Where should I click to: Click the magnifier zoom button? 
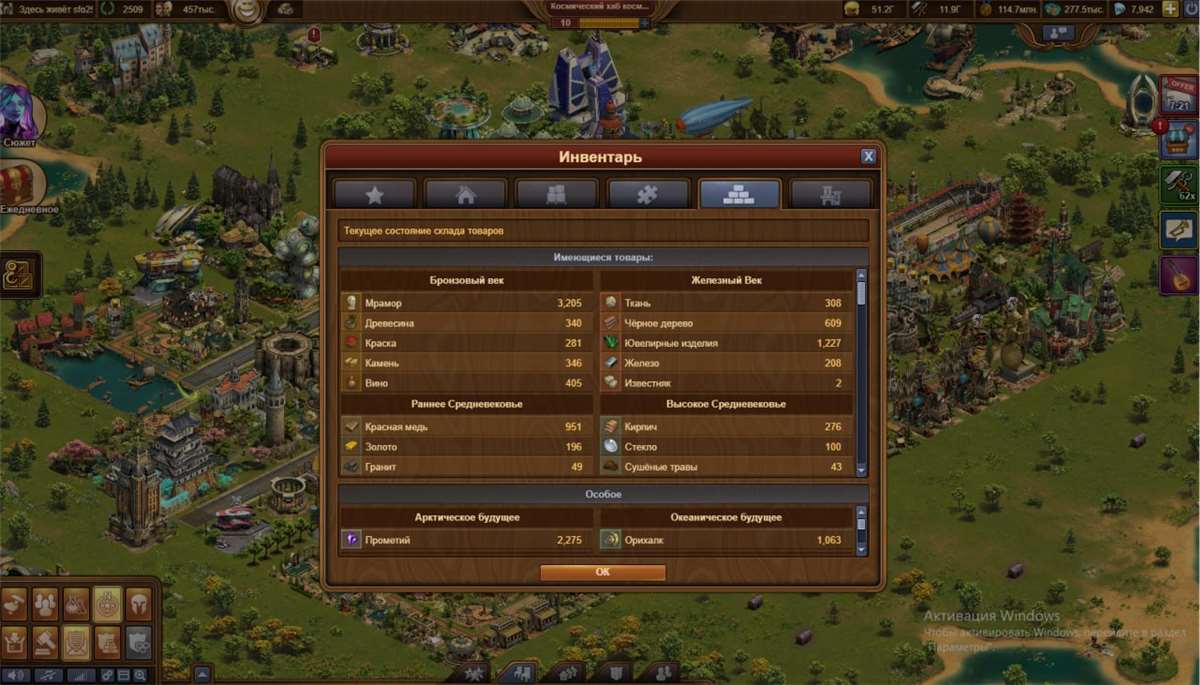tap(139, 675)
